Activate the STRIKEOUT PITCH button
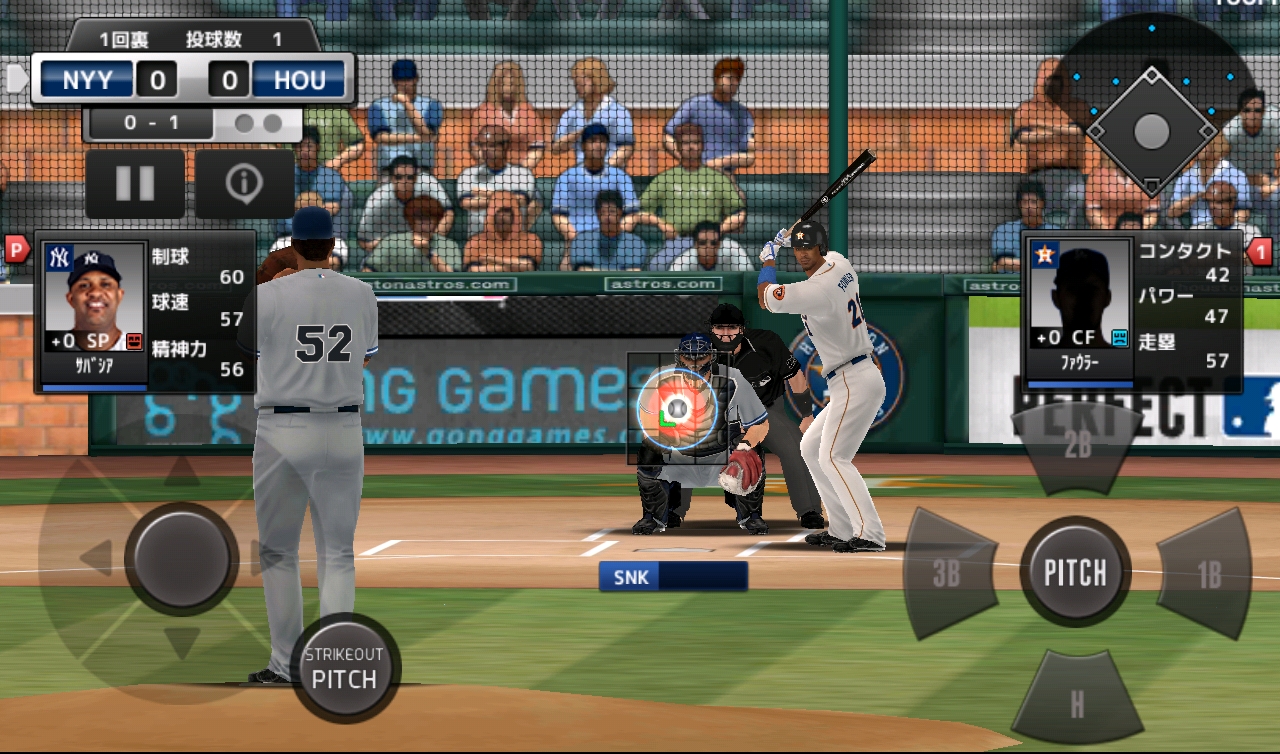 (x=344, y=669)
